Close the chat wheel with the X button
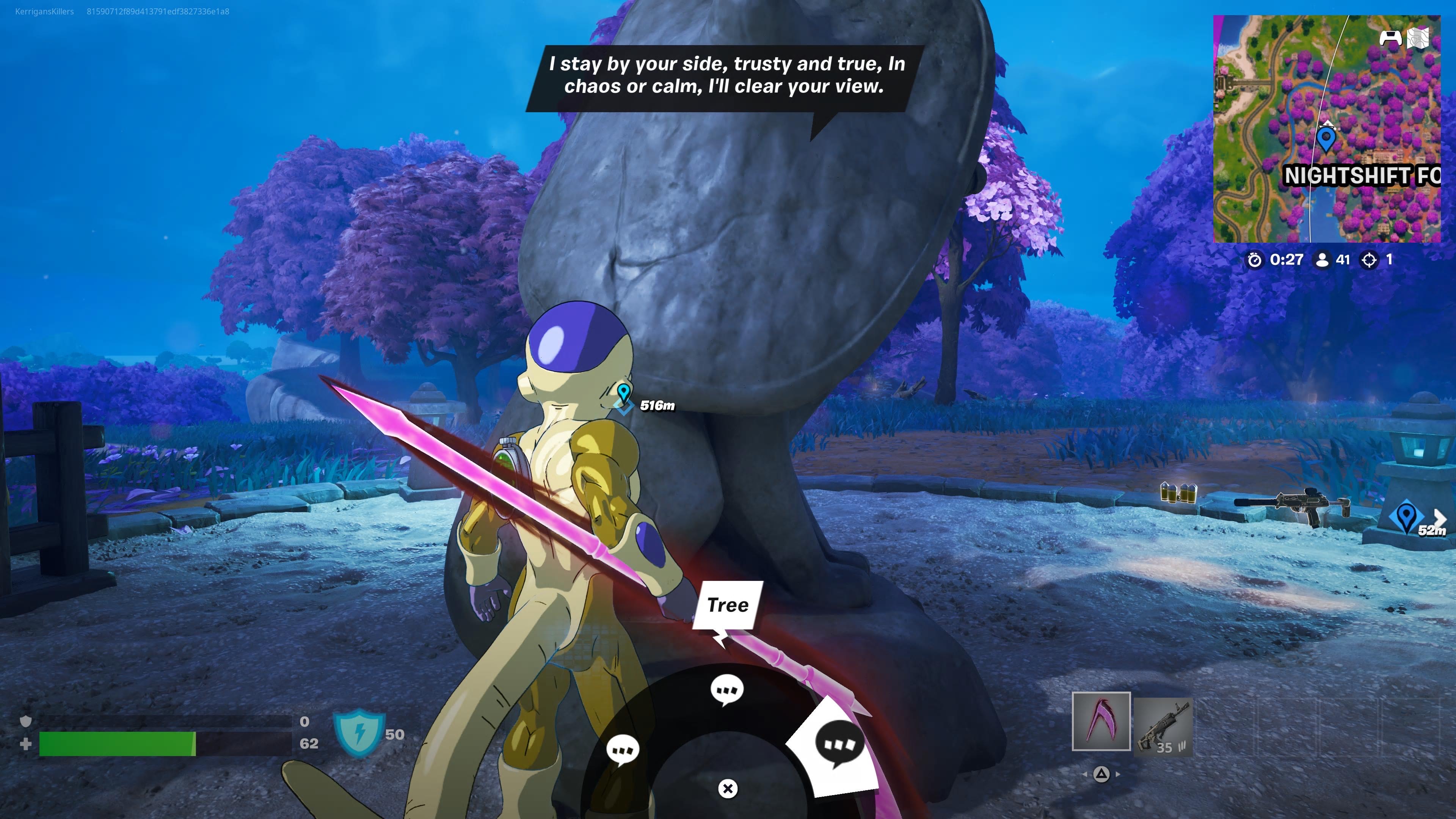1456x819 pixels. click(728, 788)
